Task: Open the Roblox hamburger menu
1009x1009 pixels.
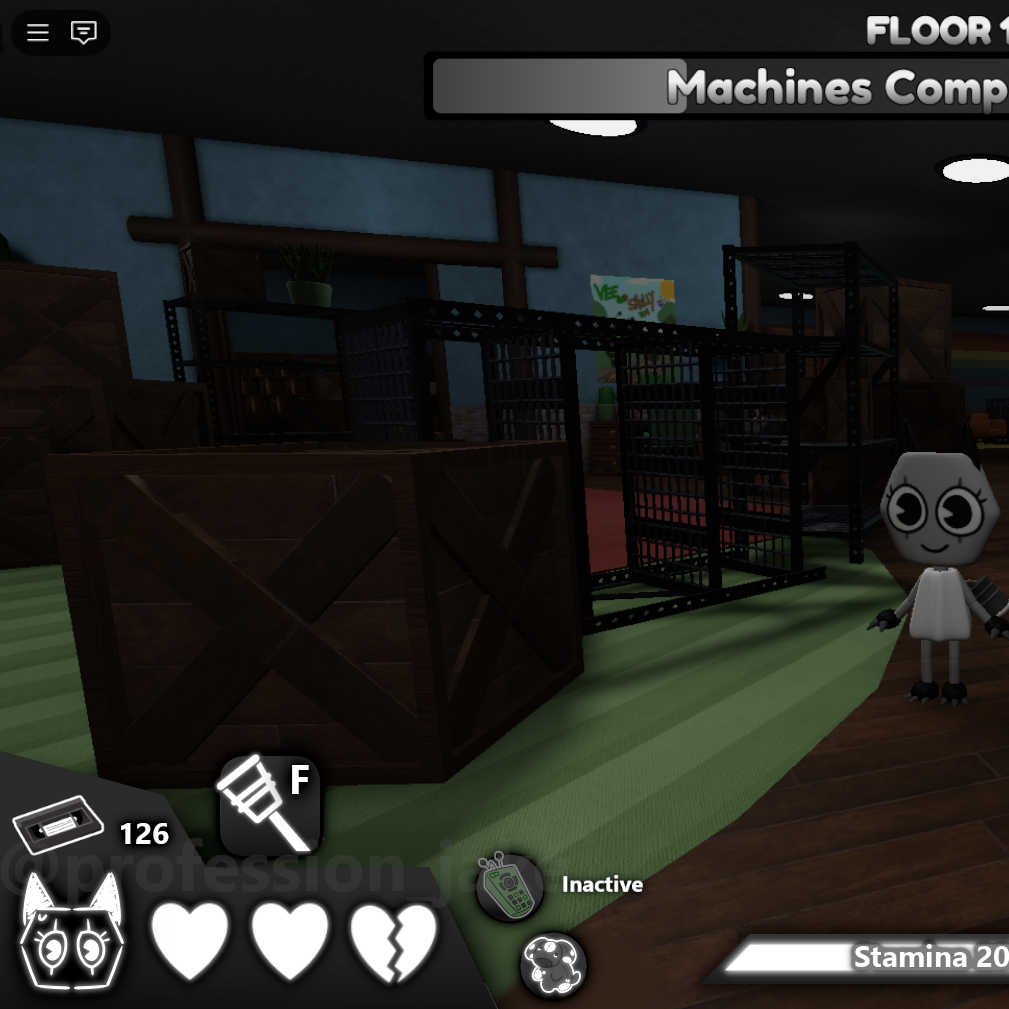Action: 38,33
